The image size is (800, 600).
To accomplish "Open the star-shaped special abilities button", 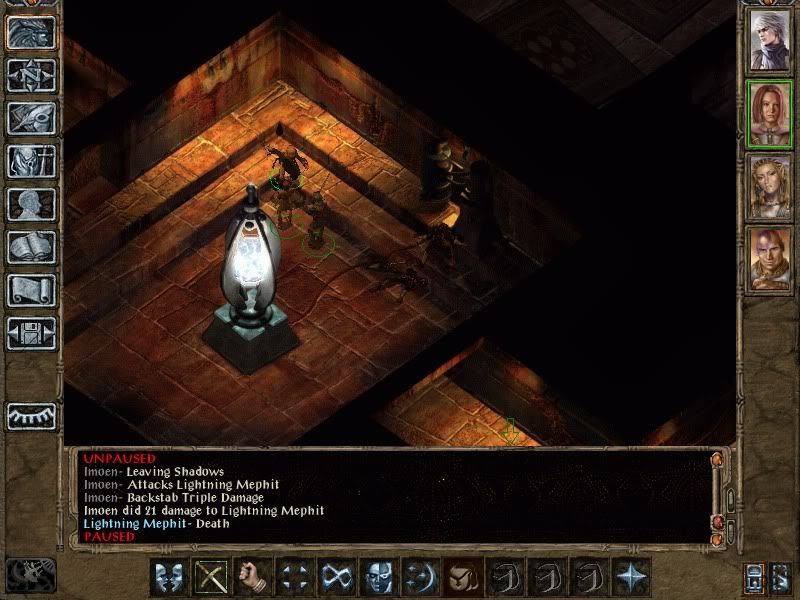I will tap(631, 577).
